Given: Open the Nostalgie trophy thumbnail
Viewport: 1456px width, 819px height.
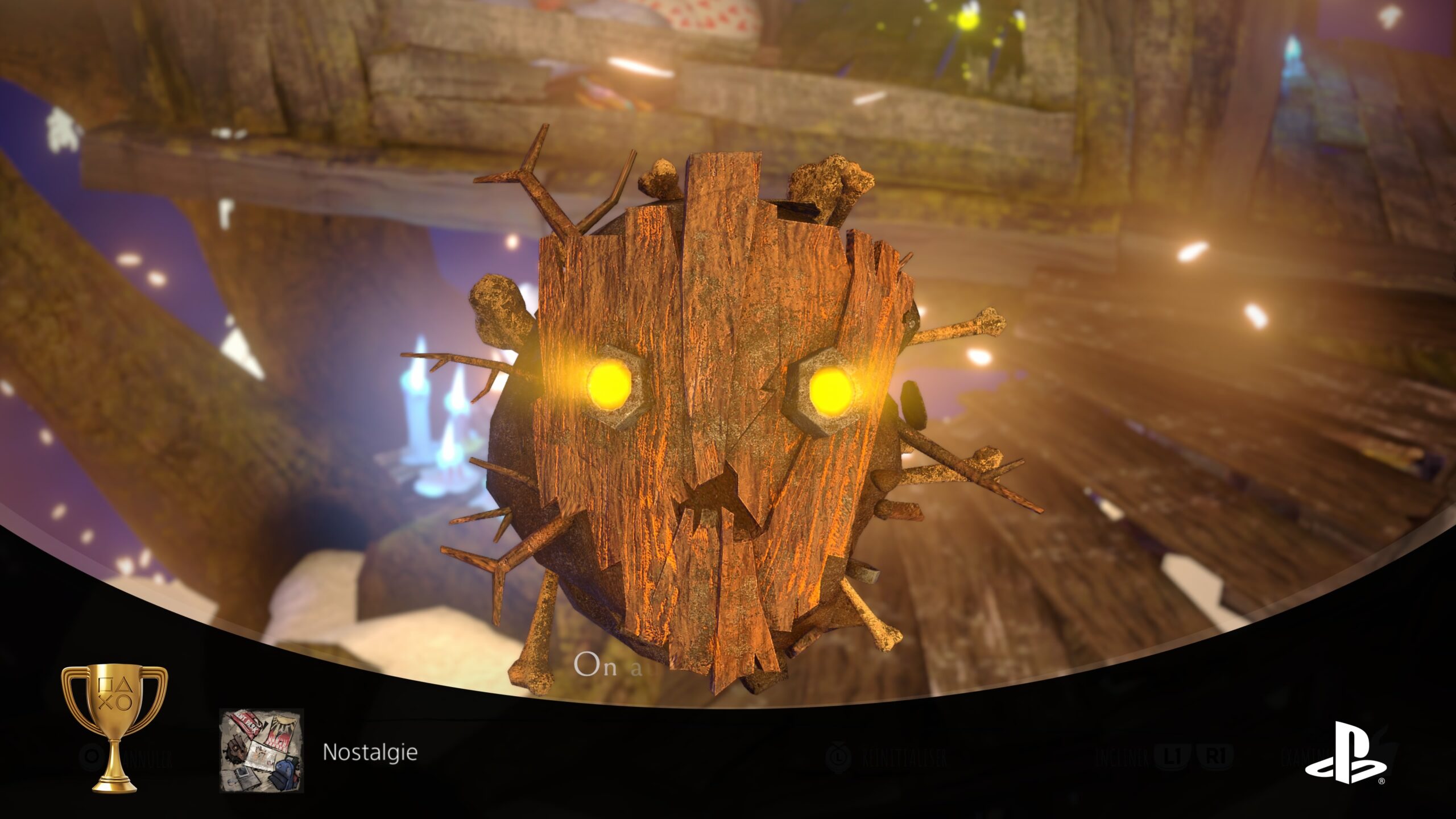Looking at the screenshot, I should (262, 750).
